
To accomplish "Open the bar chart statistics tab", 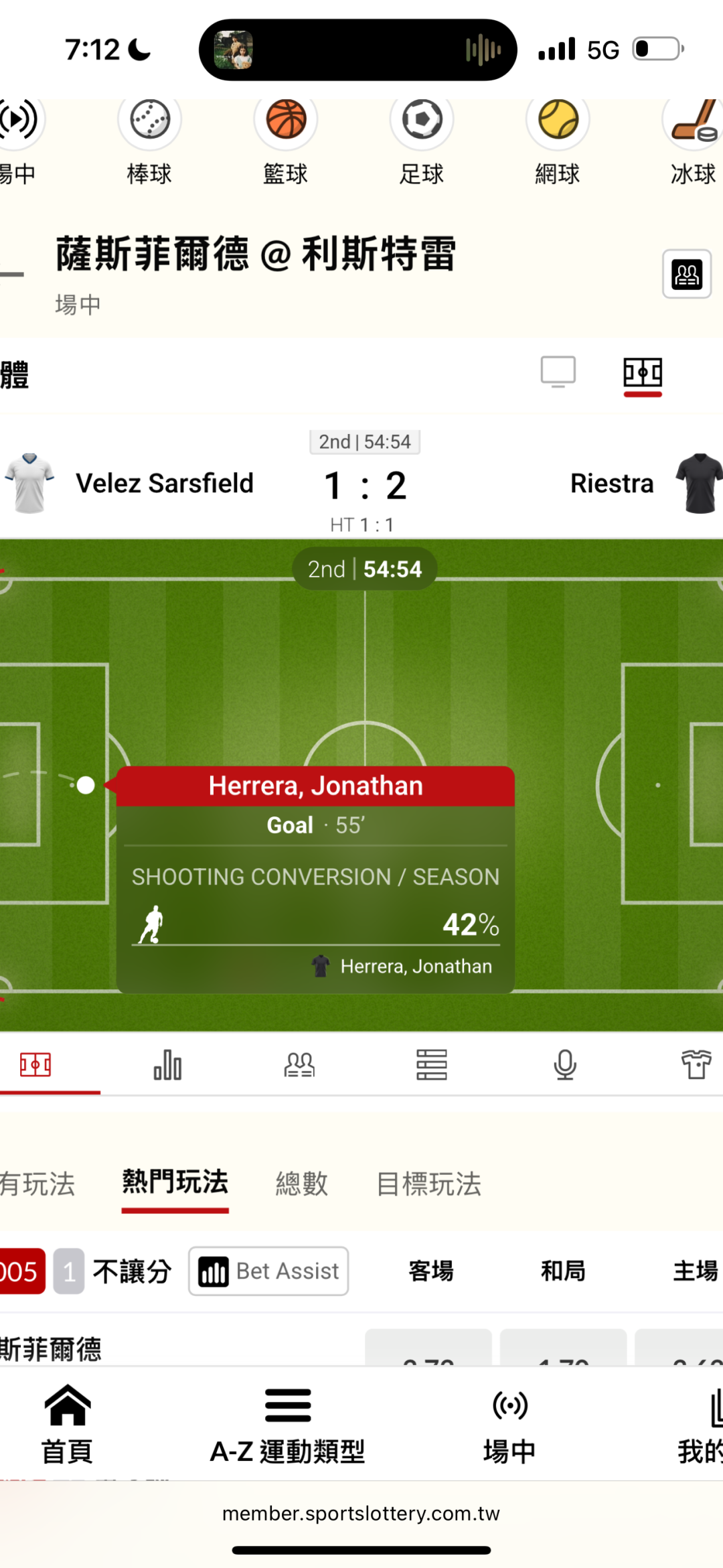I will (x=167, y=1064).
